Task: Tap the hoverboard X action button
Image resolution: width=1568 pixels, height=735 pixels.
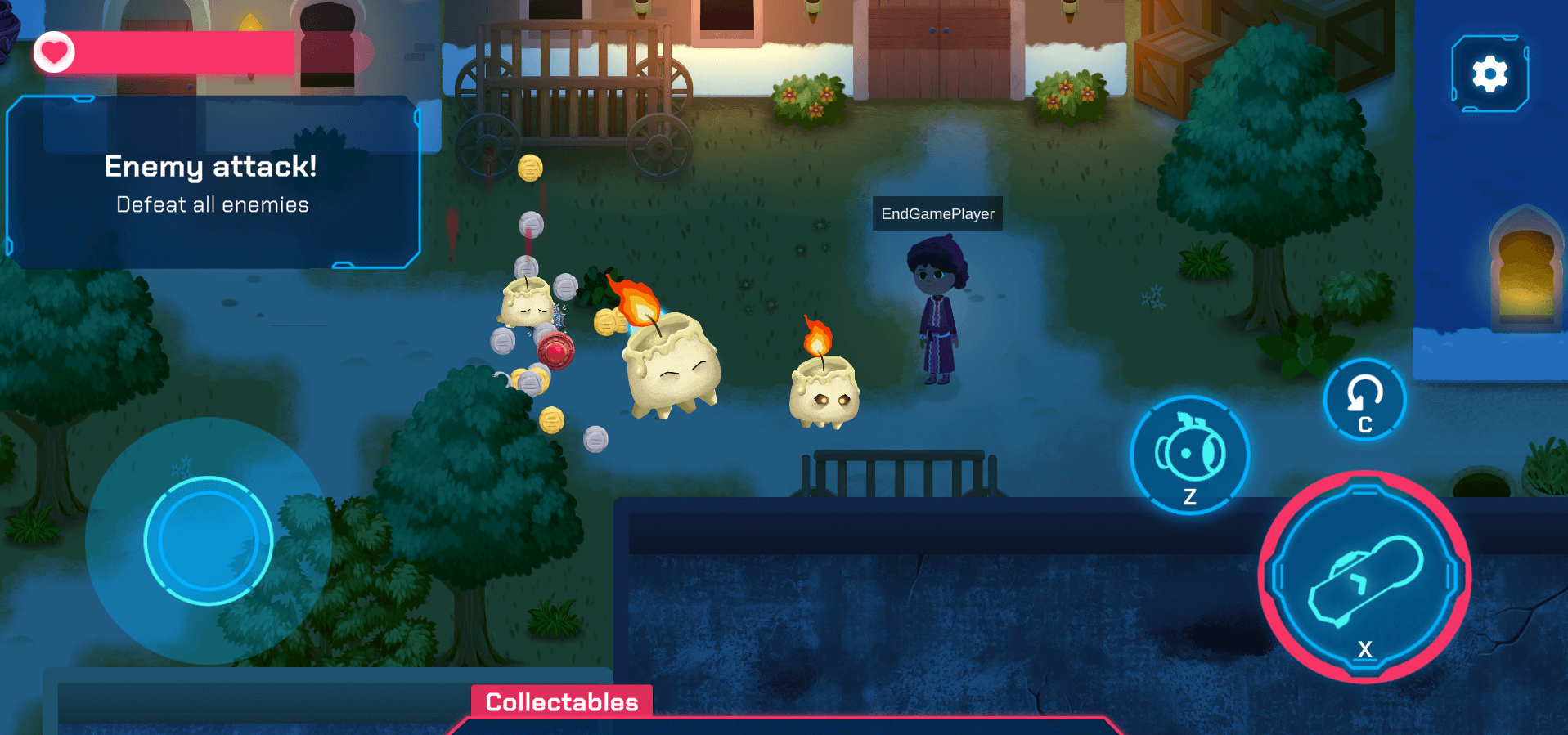Action: click(x=1364, y=578)
